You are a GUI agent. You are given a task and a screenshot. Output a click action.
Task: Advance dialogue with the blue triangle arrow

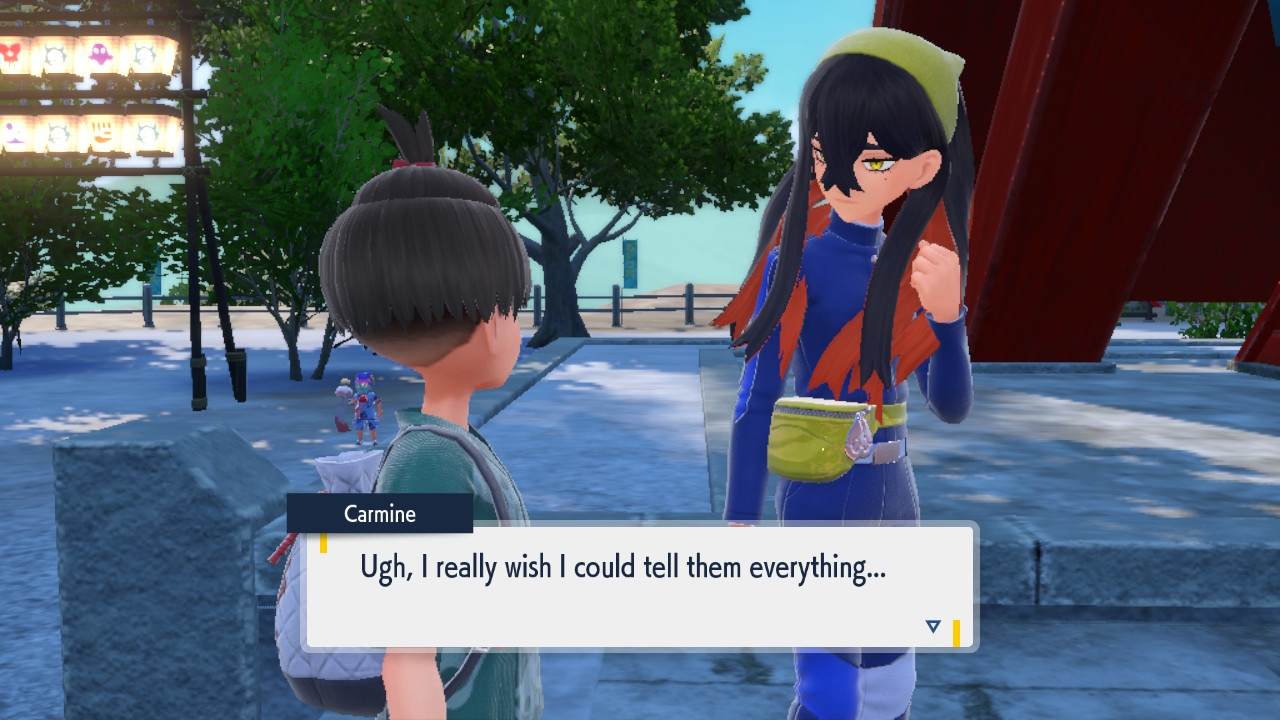933,627
